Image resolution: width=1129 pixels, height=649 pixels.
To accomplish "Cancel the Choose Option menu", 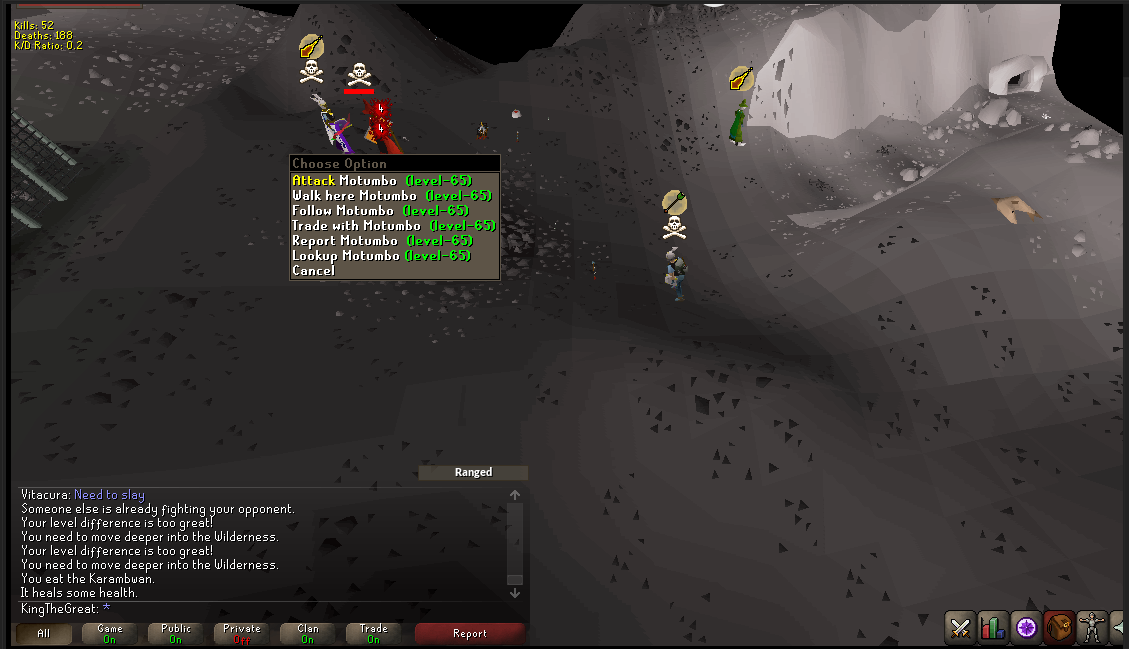I will tap(314, 271).
